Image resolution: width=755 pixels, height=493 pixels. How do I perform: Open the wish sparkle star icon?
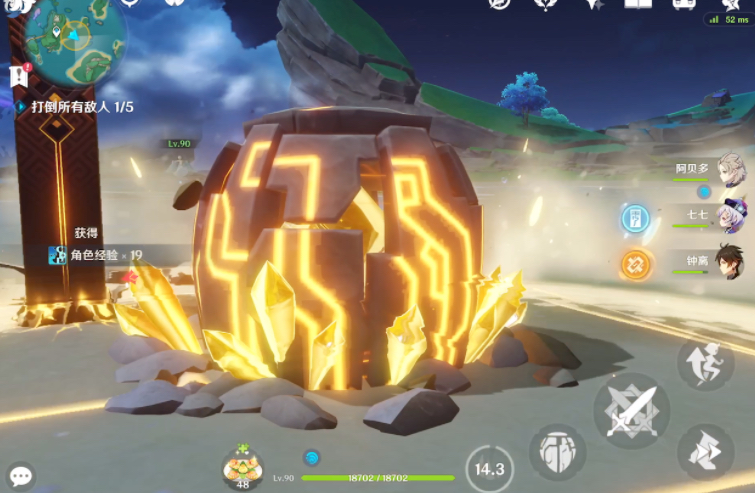pyautogui.click(x=593, y=5)
